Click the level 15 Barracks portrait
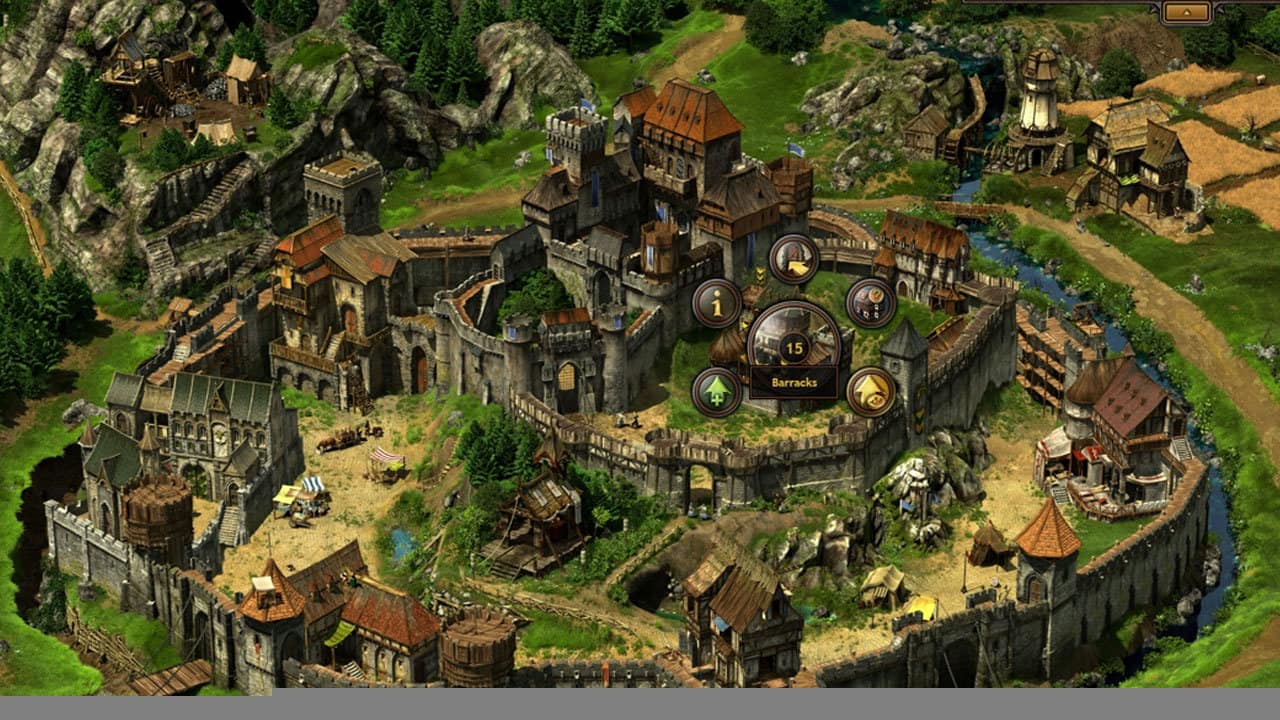The height and width of the screenshot is (720, 1280). pyautogui.click(x=792, y=345)
